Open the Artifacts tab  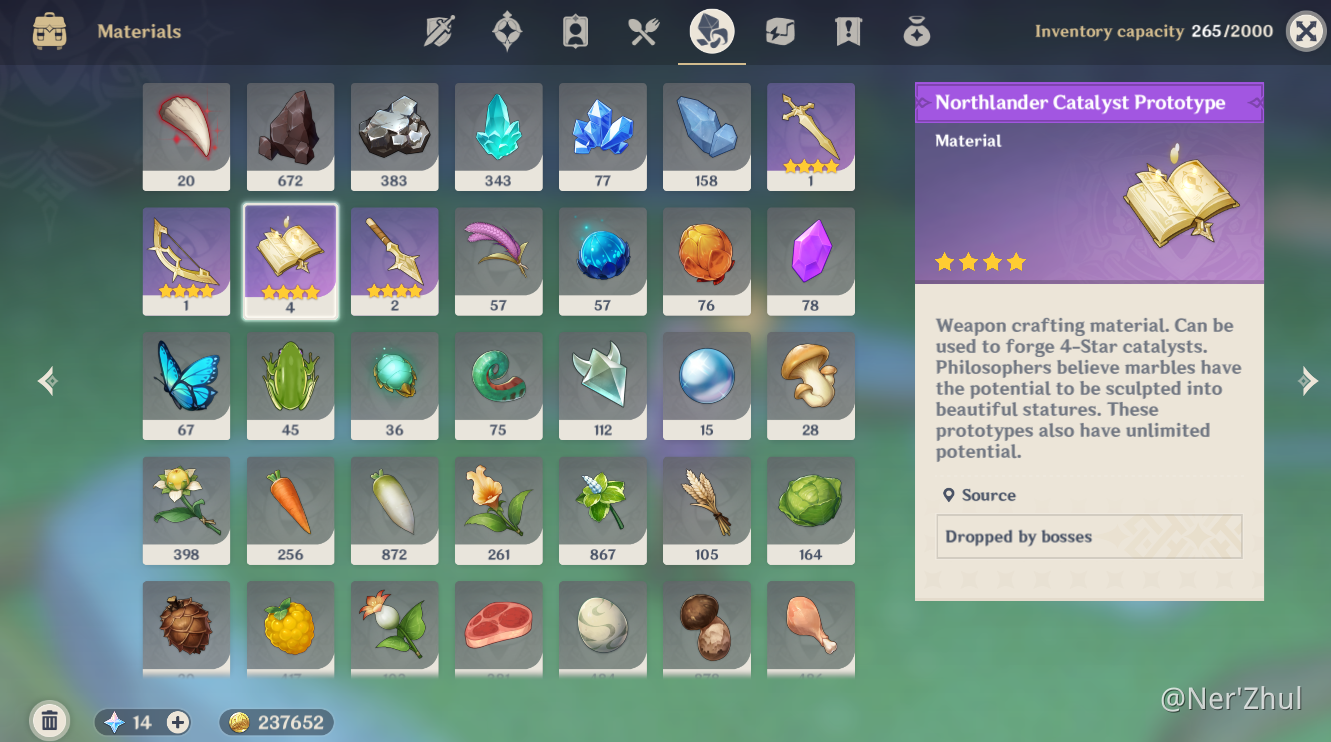(507, 32)
